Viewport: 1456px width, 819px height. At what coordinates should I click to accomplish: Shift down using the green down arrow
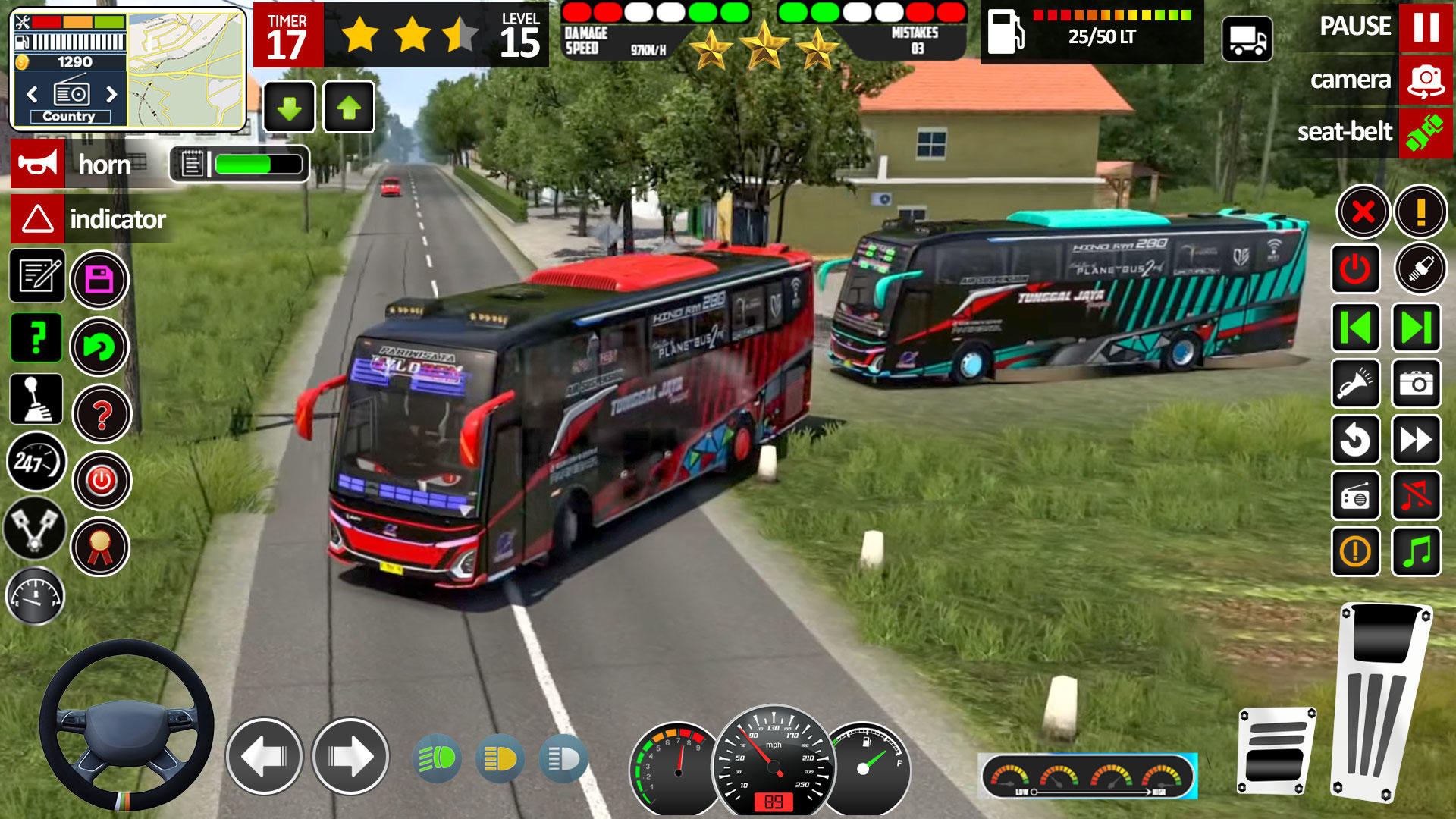click(x=288, y=106)
